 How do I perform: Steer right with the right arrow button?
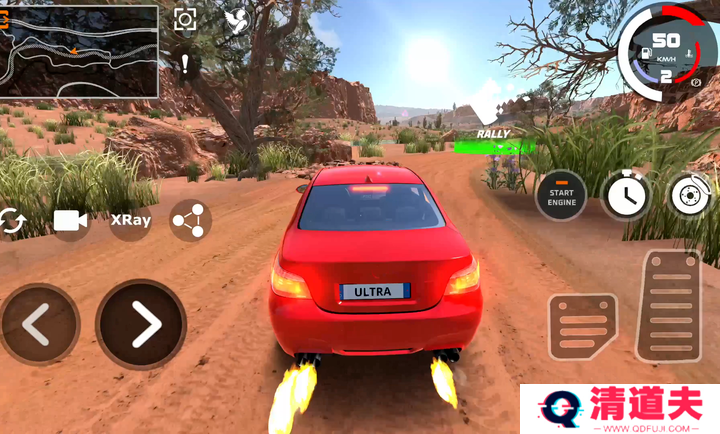[141, 324]
